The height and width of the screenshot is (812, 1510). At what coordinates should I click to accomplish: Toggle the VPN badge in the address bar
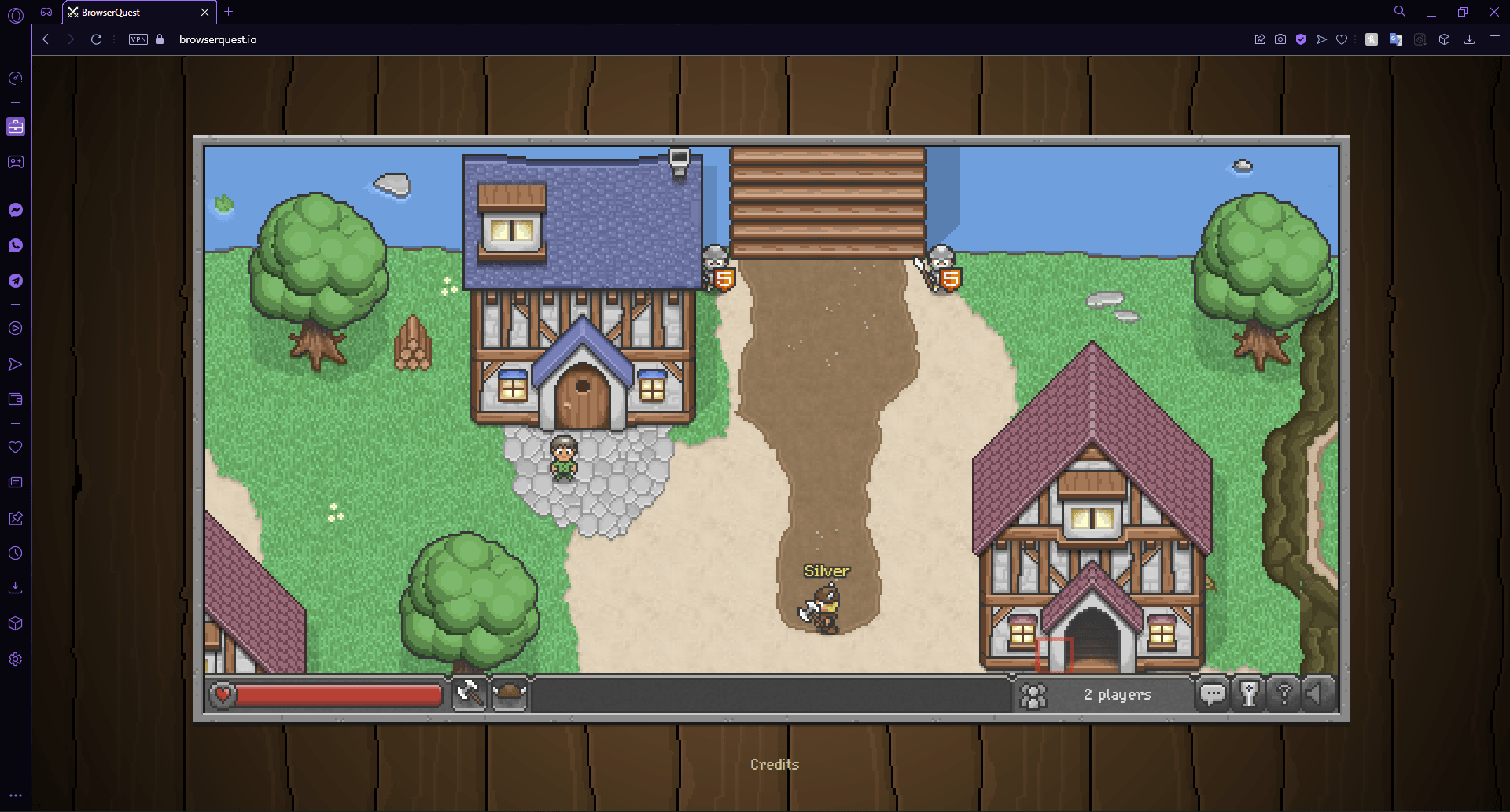click(138, 39)
